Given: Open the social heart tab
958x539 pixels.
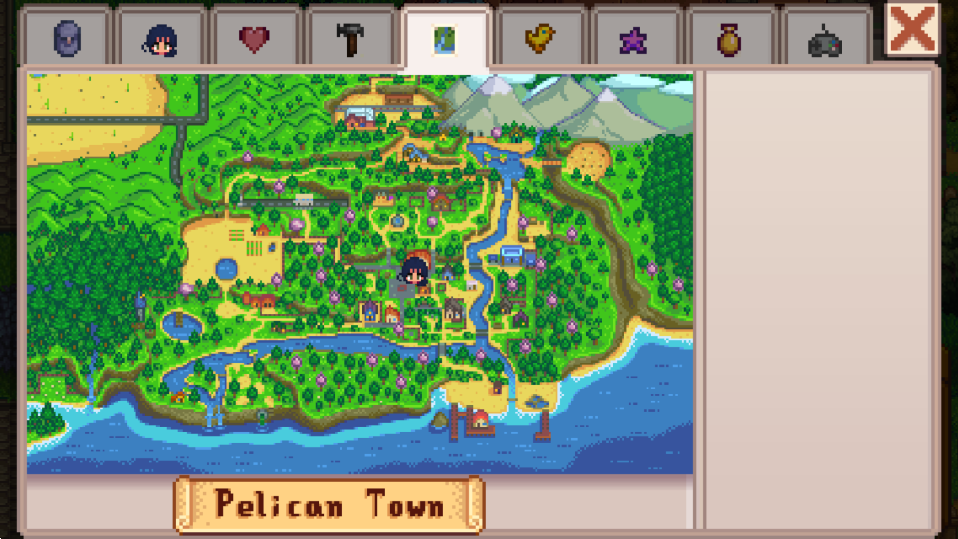Looking at the screenshot, I should [255, 38].
